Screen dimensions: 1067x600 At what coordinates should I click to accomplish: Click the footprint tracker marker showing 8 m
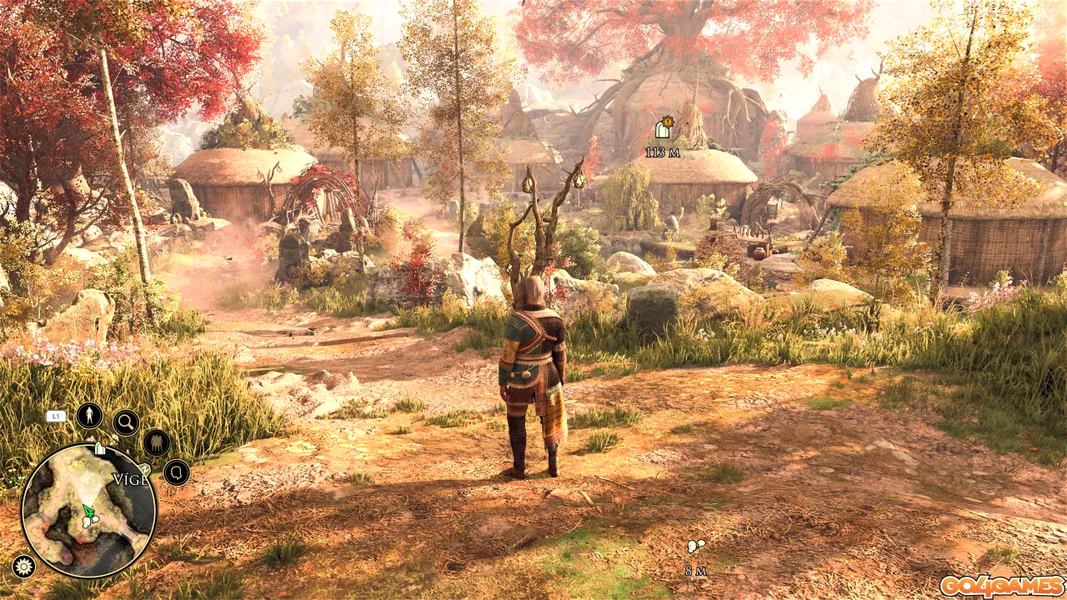[x=695, y=547]
